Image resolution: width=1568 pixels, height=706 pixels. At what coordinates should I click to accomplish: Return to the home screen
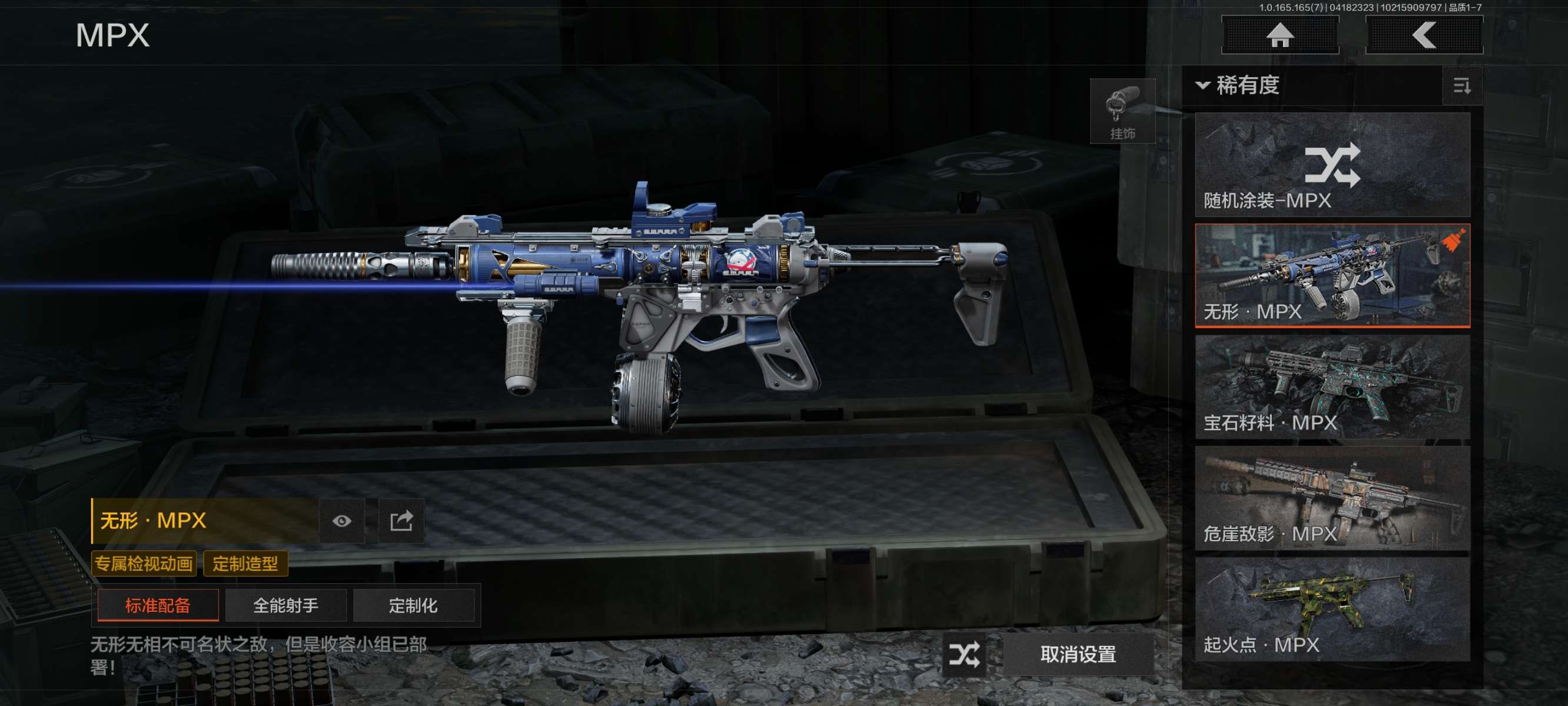(x=1280, y=35)
